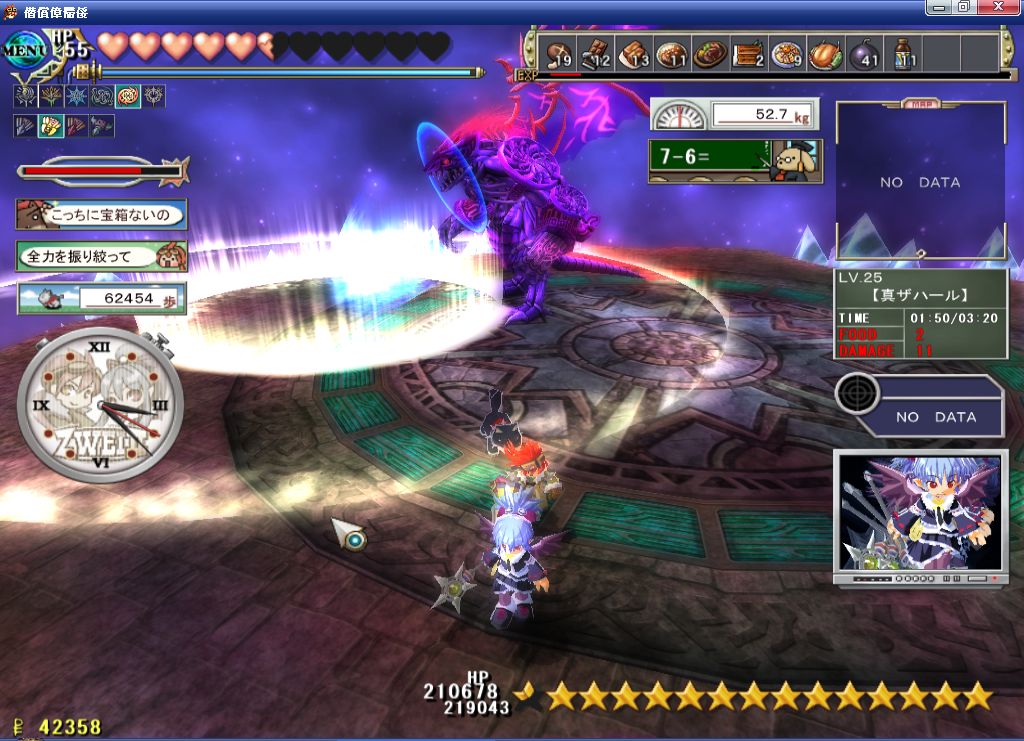Click the weight scale gadget showing 52.7 kg
Screen dimensions: 1024x741
click(x=732, y=114)
